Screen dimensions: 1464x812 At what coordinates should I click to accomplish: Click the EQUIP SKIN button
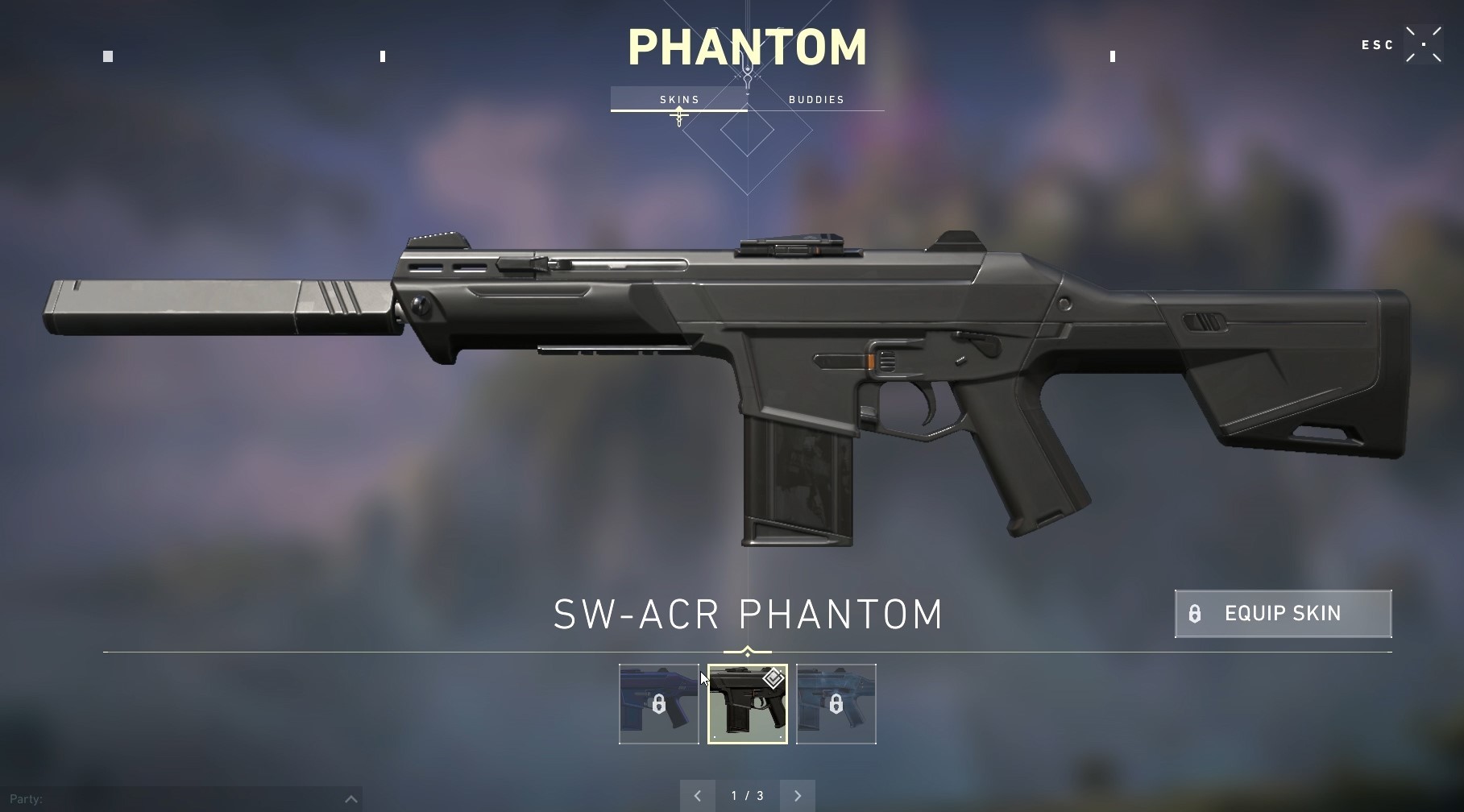1282,614
